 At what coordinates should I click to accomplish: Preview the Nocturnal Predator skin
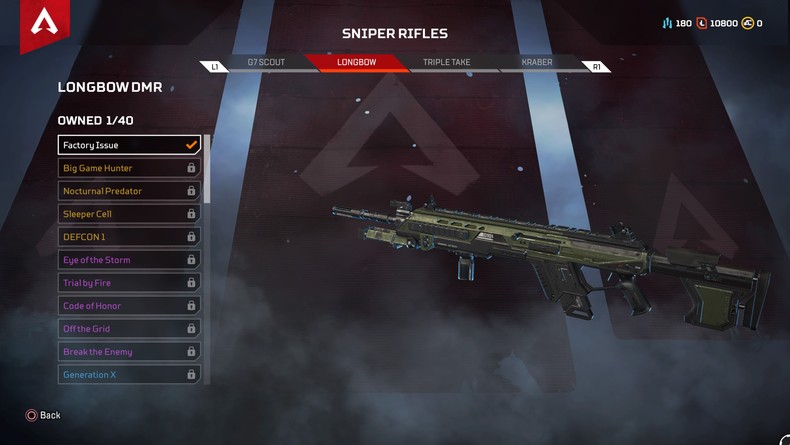[129, 191]
